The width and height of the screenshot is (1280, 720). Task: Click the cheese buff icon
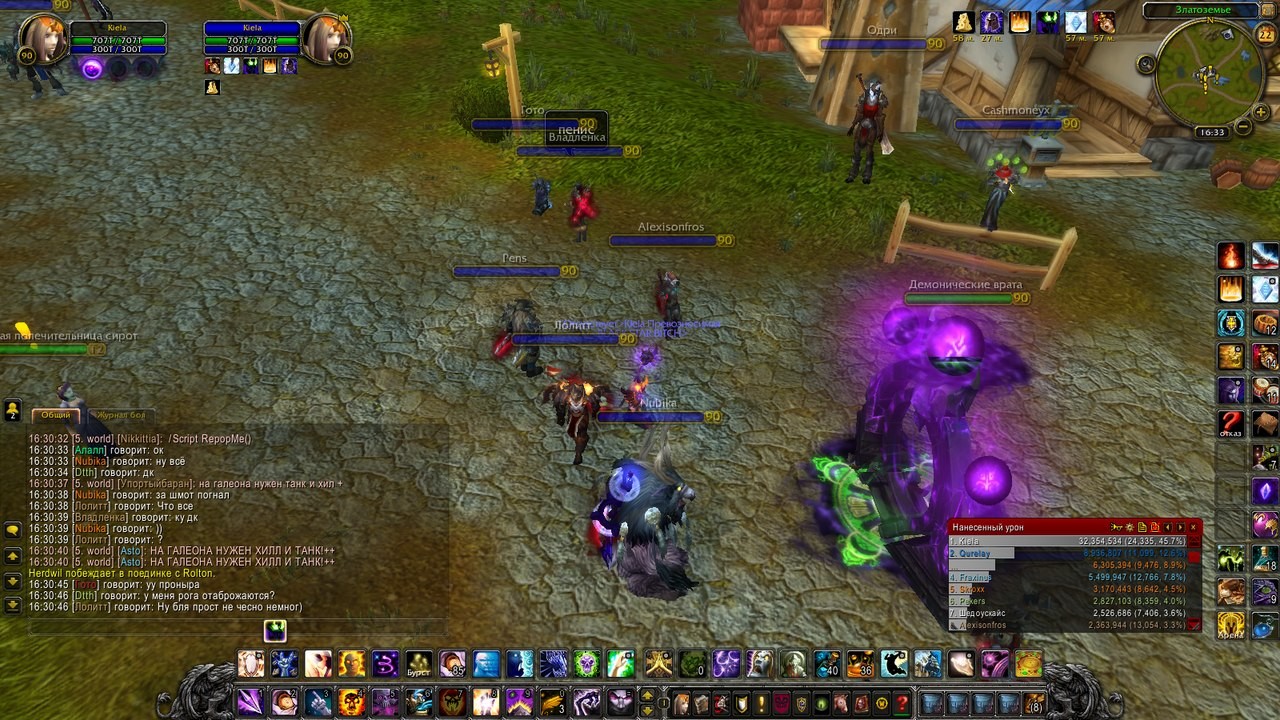963,23
